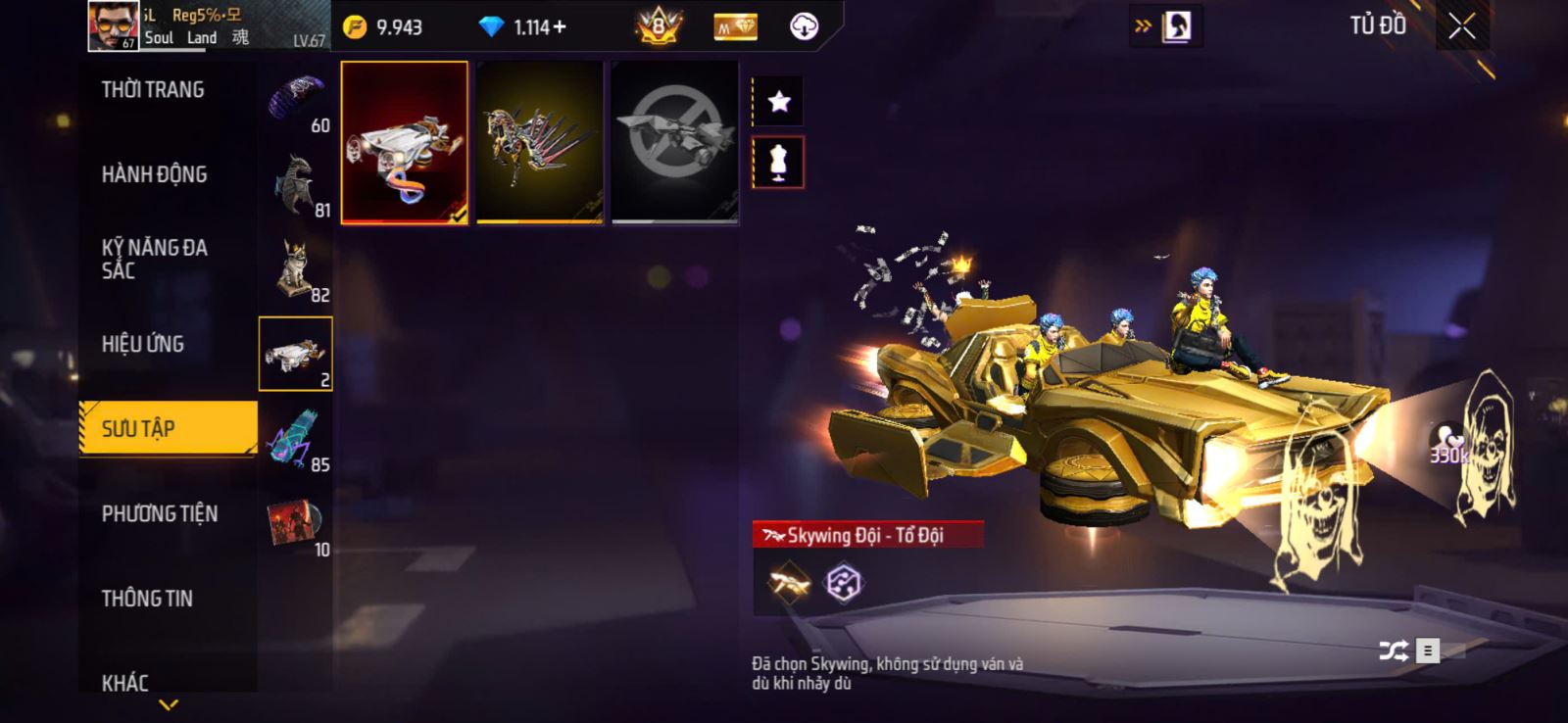The height and width of the screenshot is (723, 1568).
Task: Open the subcategory with 85 items
Action: click(296, 441)
